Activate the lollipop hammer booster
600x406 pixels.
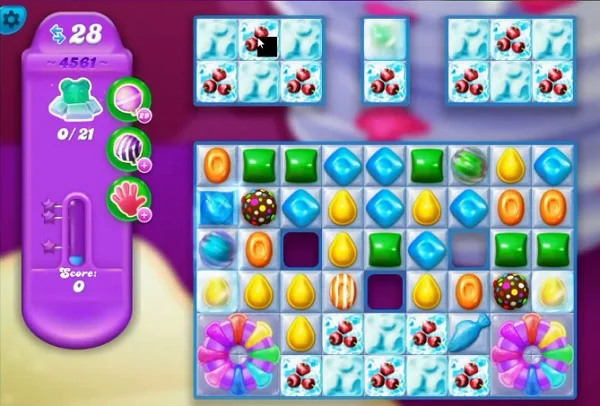coord(128,98)
